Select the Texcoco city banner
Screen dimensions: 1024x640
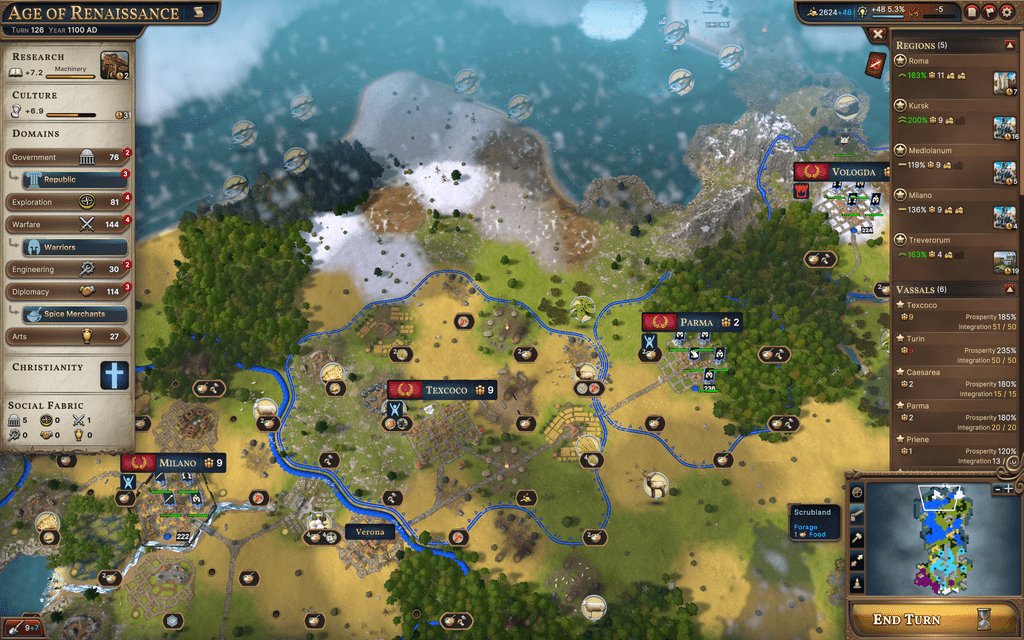442,390
